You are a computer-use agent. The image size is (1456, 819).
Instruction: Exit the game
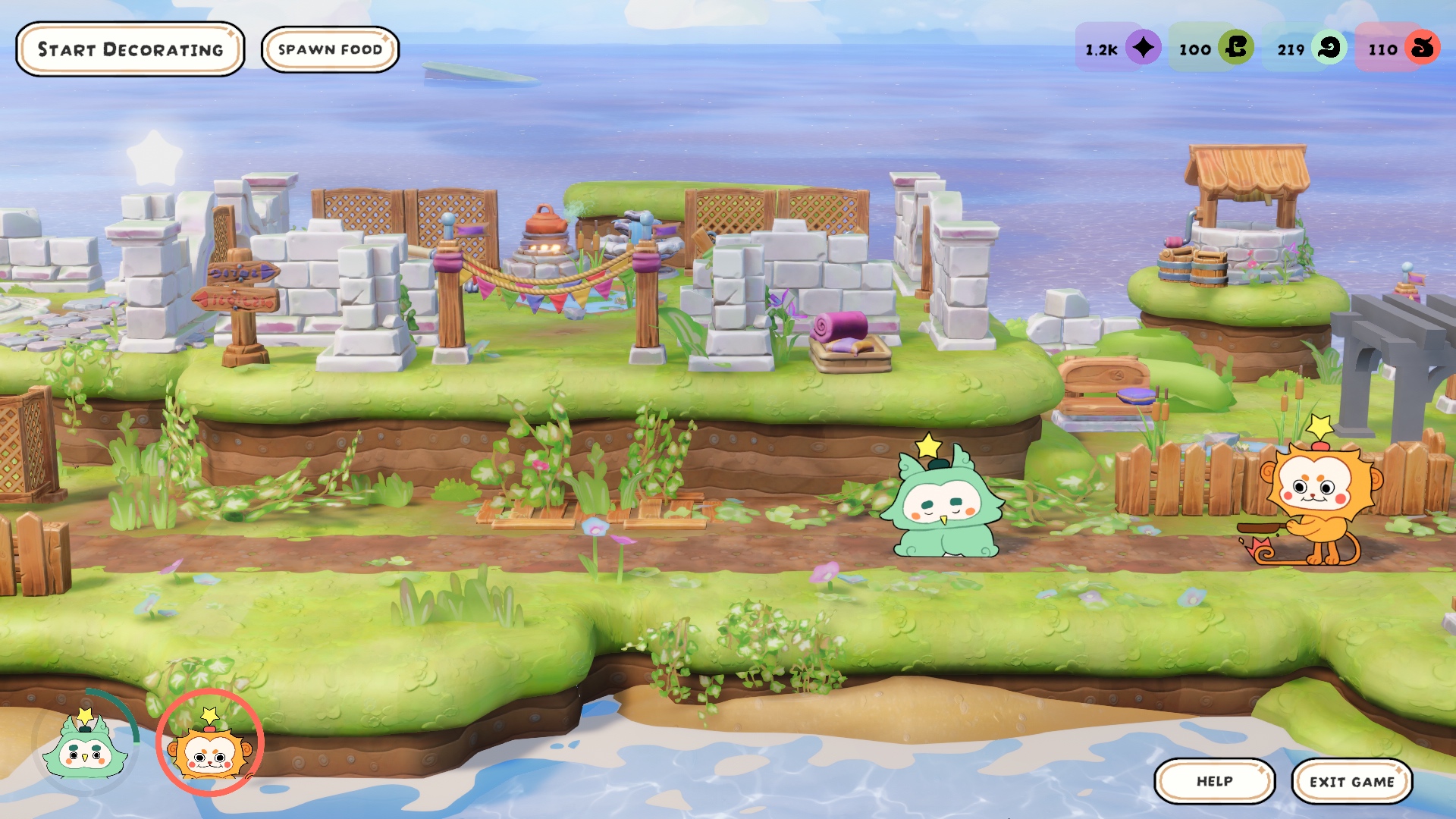pos(1351,781)
